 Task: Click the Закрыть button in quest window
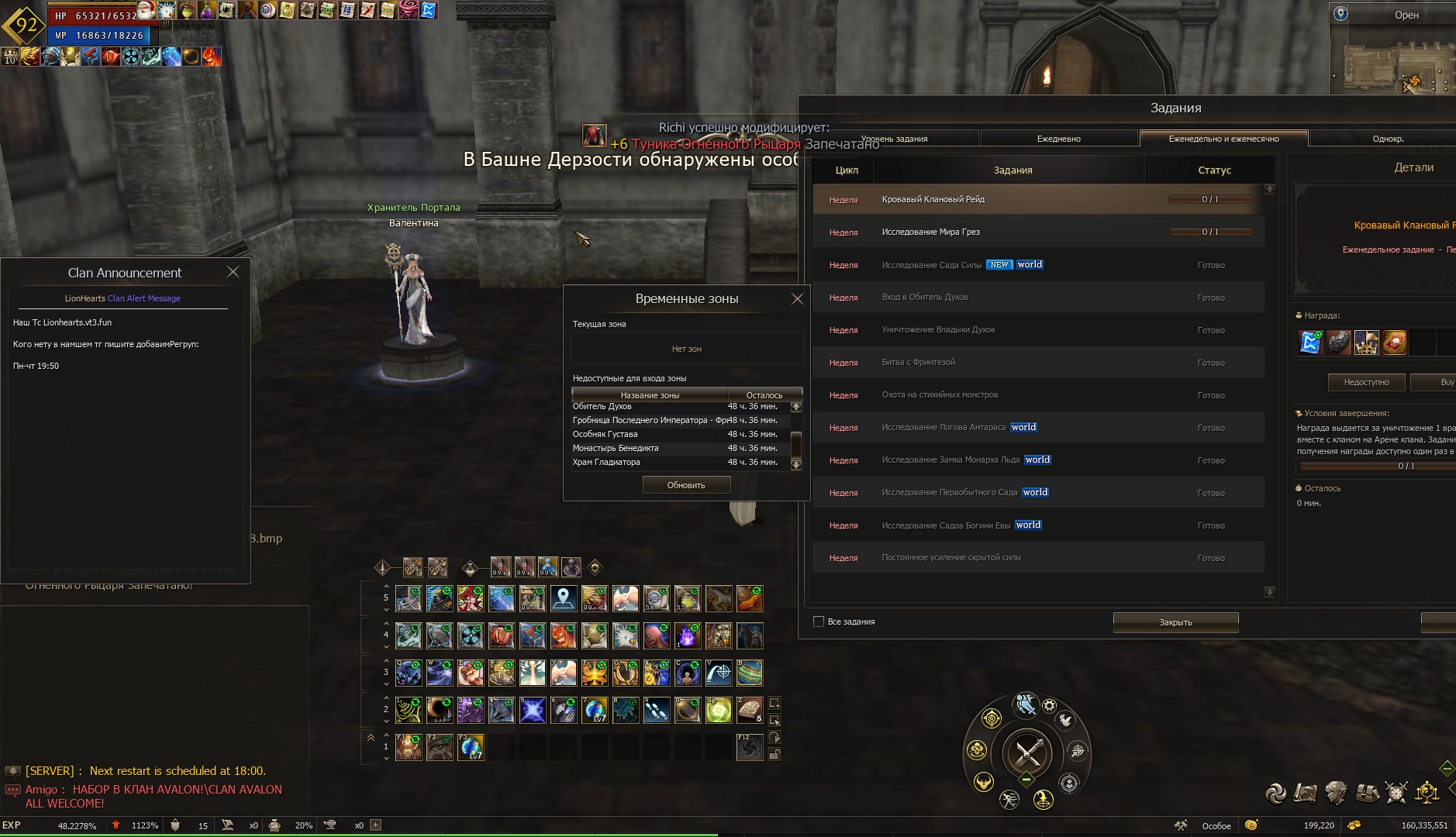coord(1175,622)
